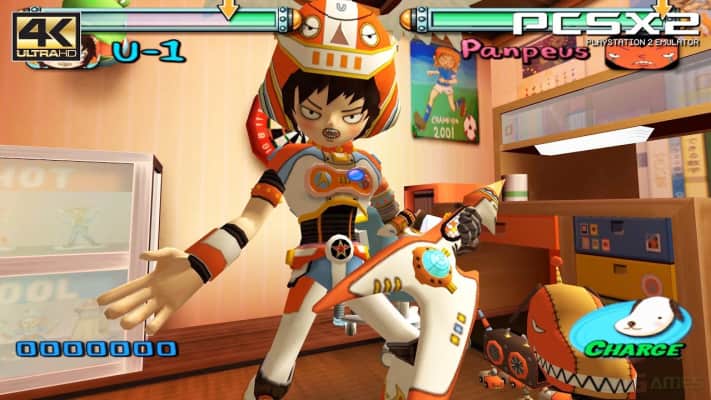
Task: Select the Panpeus opponent portrait
Action: tap(642, 50)
